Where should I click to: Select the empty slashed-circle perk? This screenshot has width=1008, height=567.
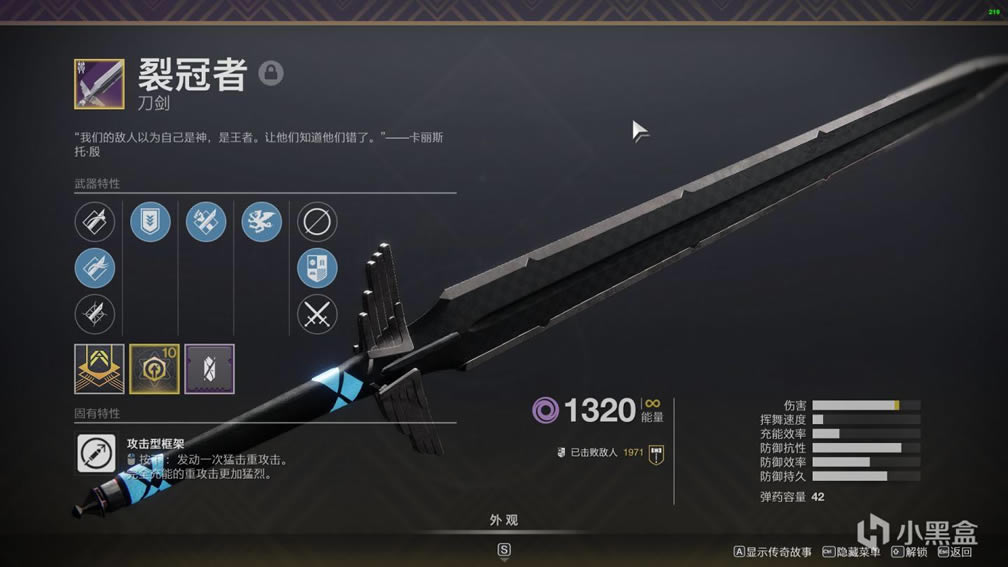tap(317, 222)
